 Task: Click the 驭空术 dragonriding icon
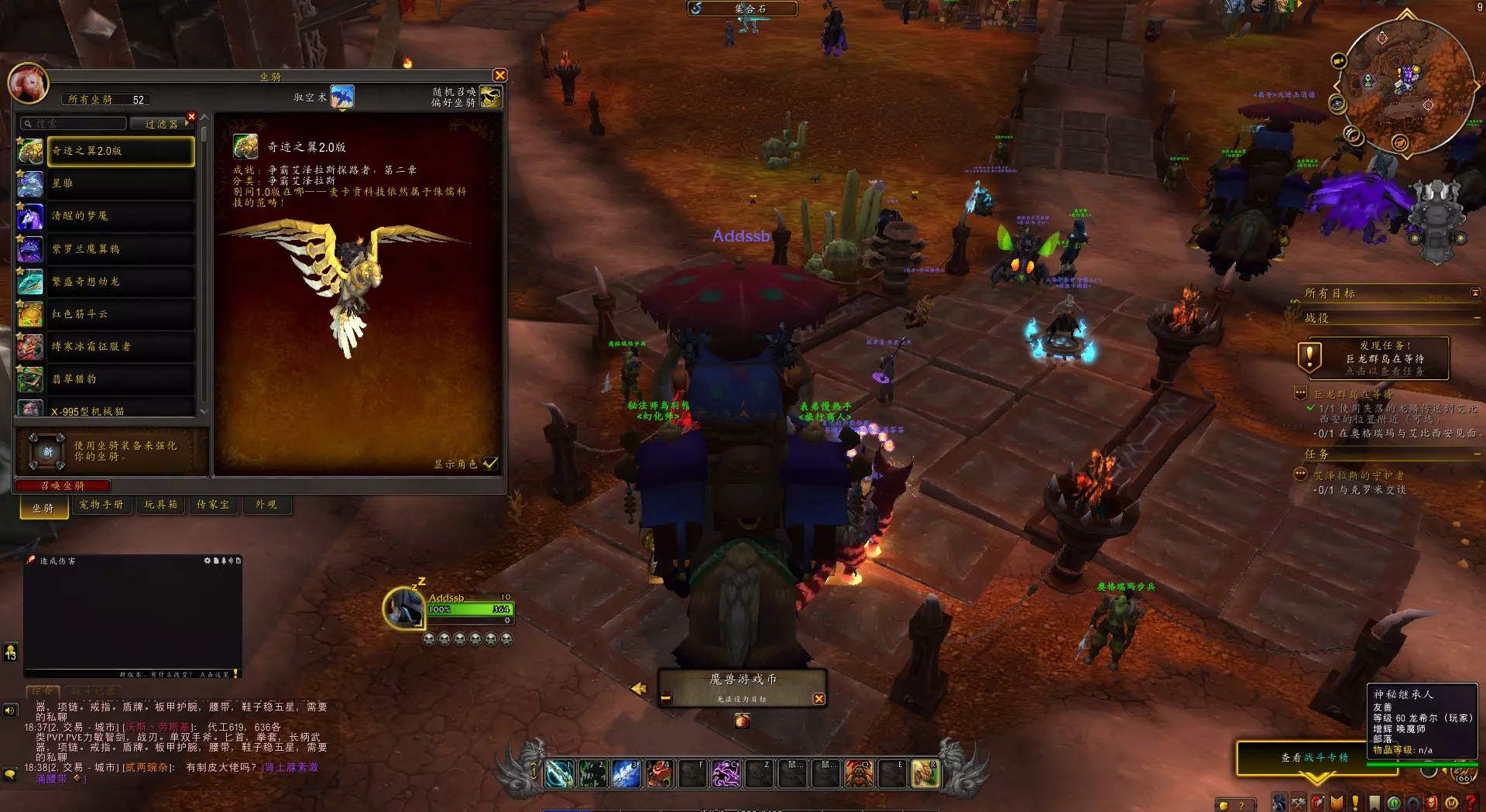coord(341,98)
